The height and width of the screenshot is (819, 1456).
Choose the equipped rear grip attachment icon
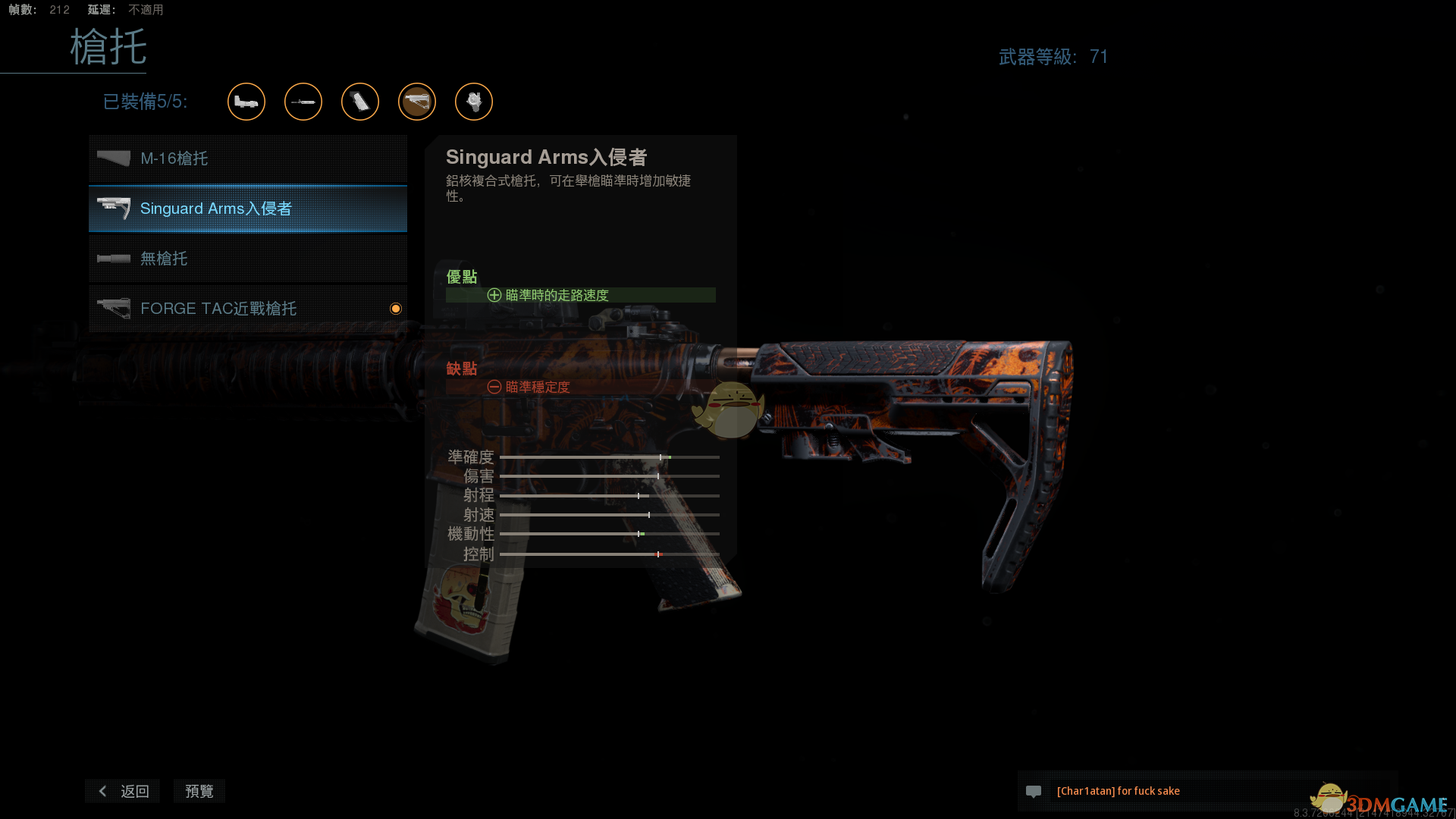tap(360, 102)
